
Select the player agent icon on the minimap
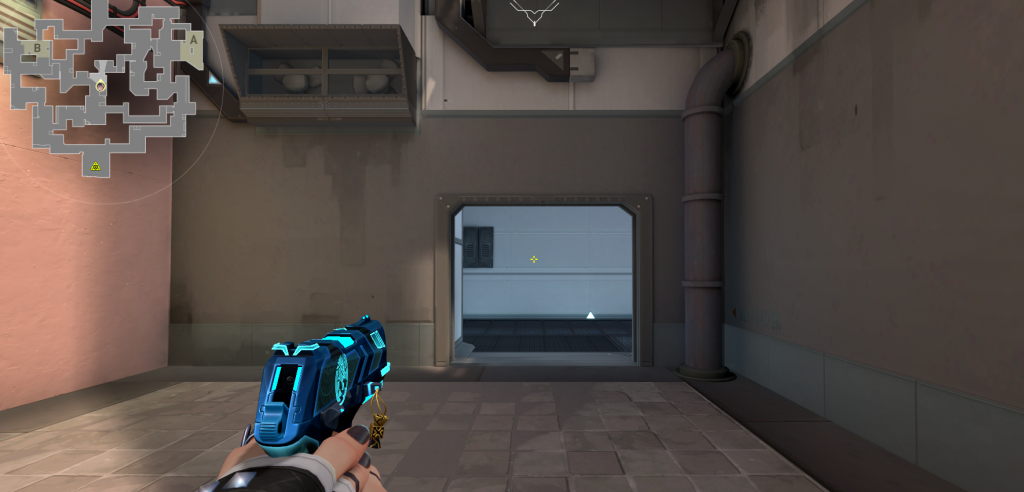pyautogui.click(x=100, y=87)
